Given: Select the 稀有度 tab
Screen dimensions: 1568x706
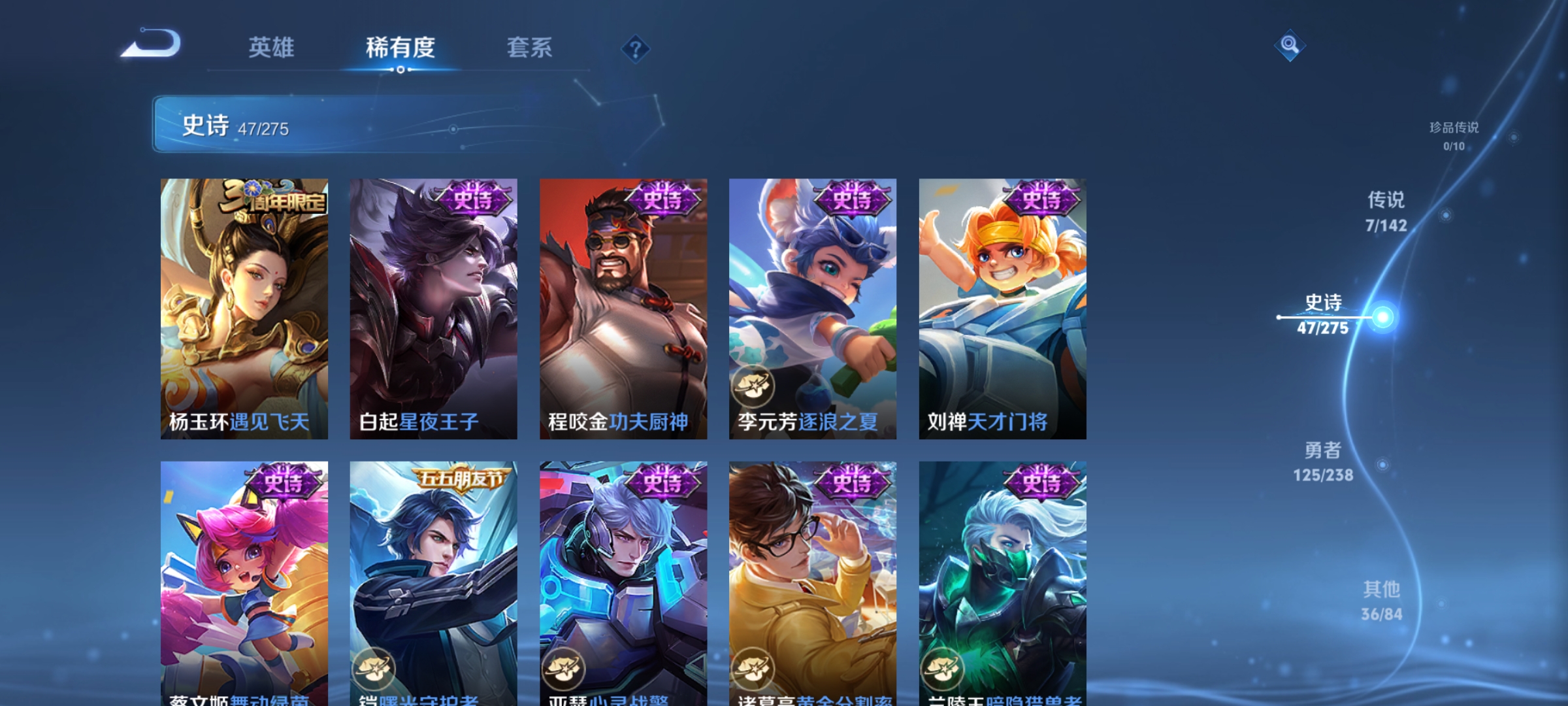Looking at the screenshot, I should [x=401, y=46].
